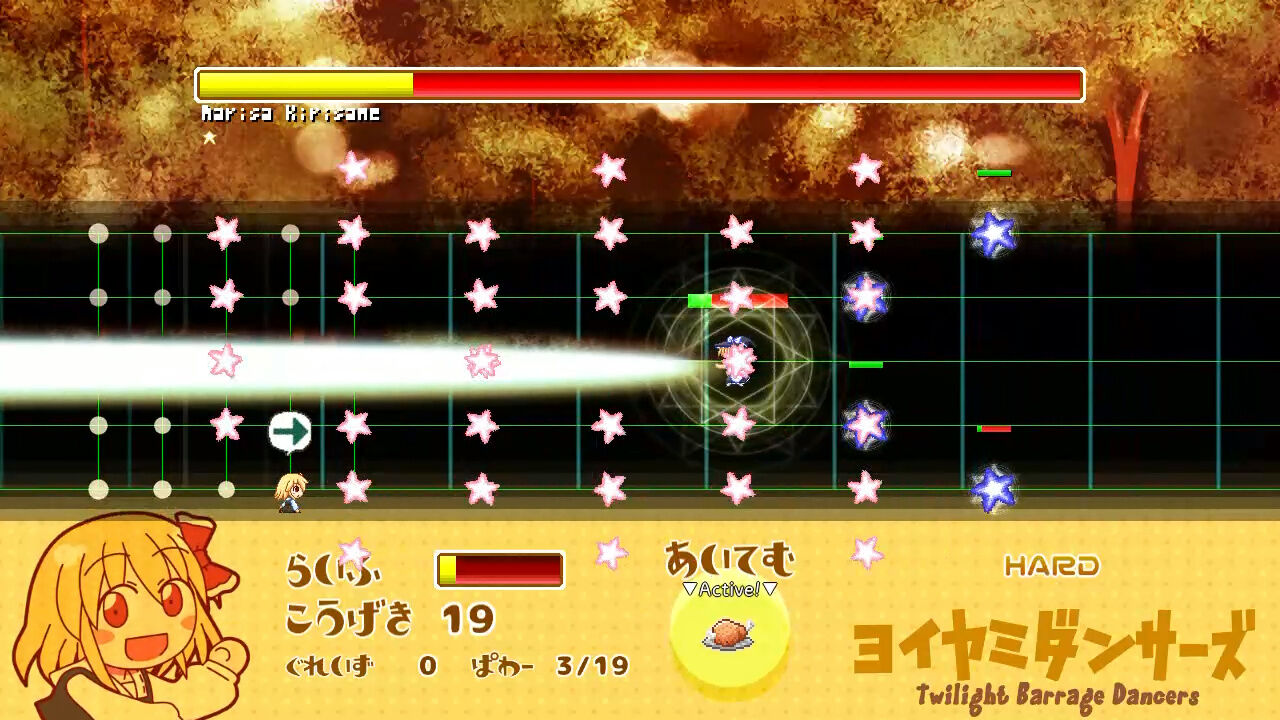This screenshot has height=720, width=1280.
Task: Click the らいふ life gauge
Action: pyautogui.click(x=499, y=568)
